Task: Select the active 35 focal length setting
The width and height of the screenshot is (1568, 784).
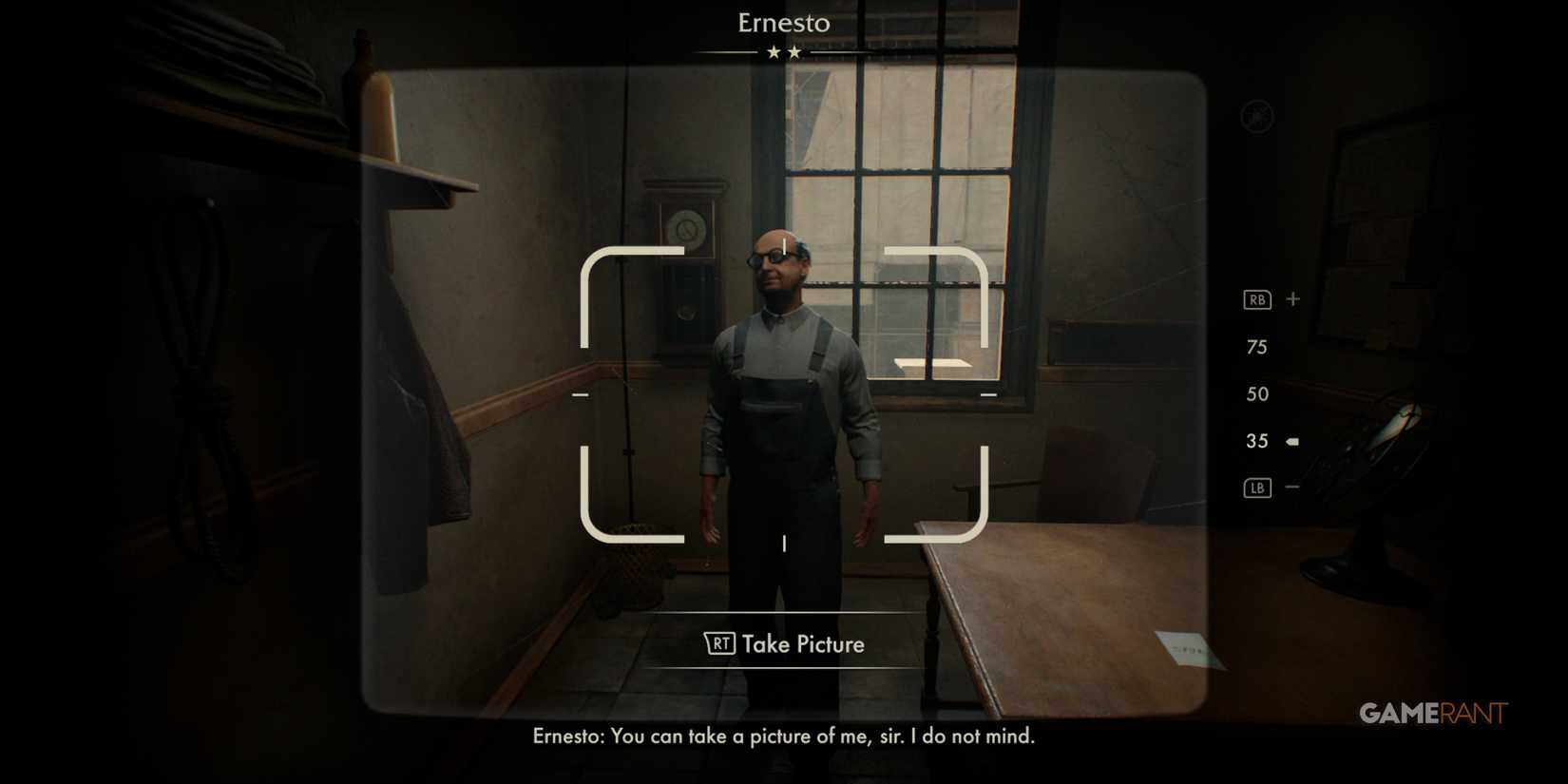Action: click(x=1256, y=440)
